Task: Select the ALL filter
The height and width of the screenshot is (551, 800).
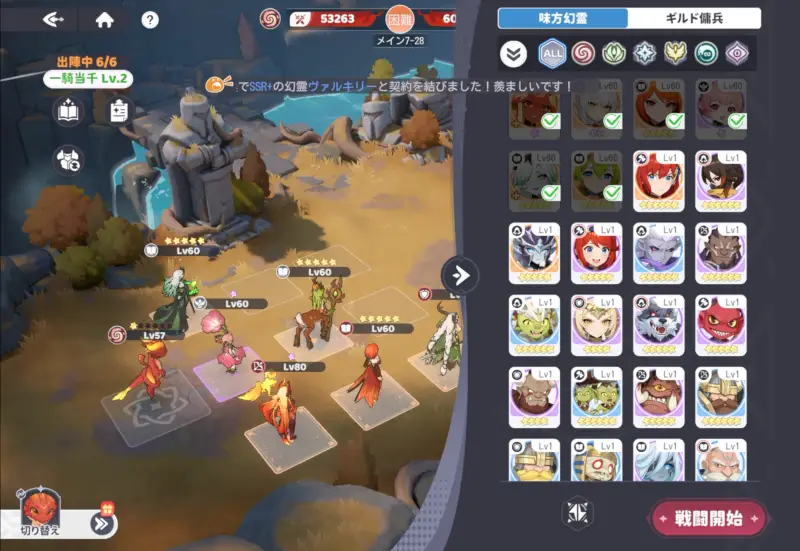Action: [x=552, y=53]
